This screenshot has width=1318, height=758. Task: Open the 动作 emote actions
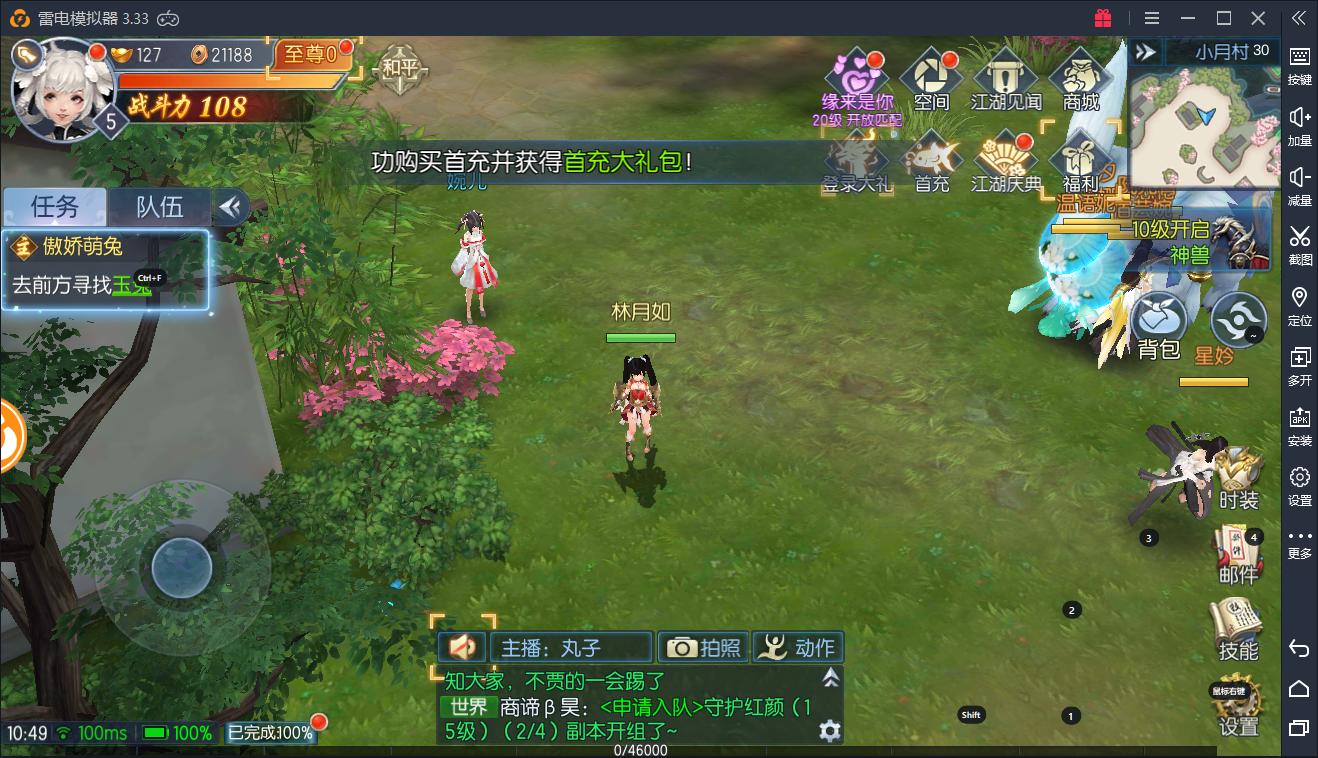tap(798, 648)
